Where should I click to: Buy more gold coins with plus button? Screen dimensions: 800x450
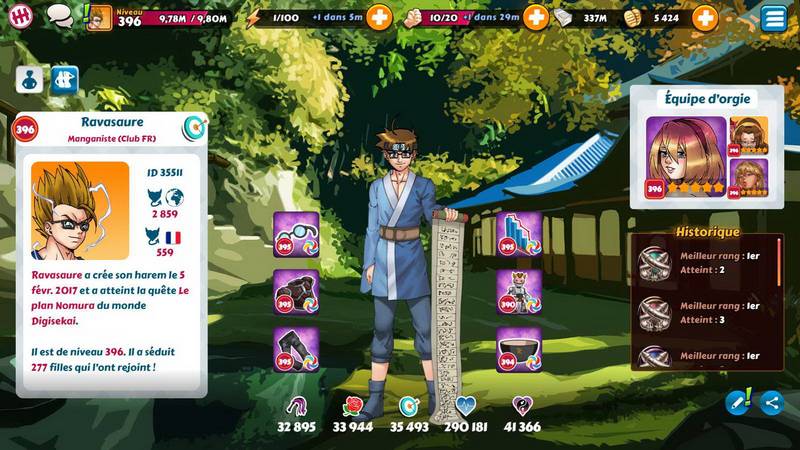(705, 17)
